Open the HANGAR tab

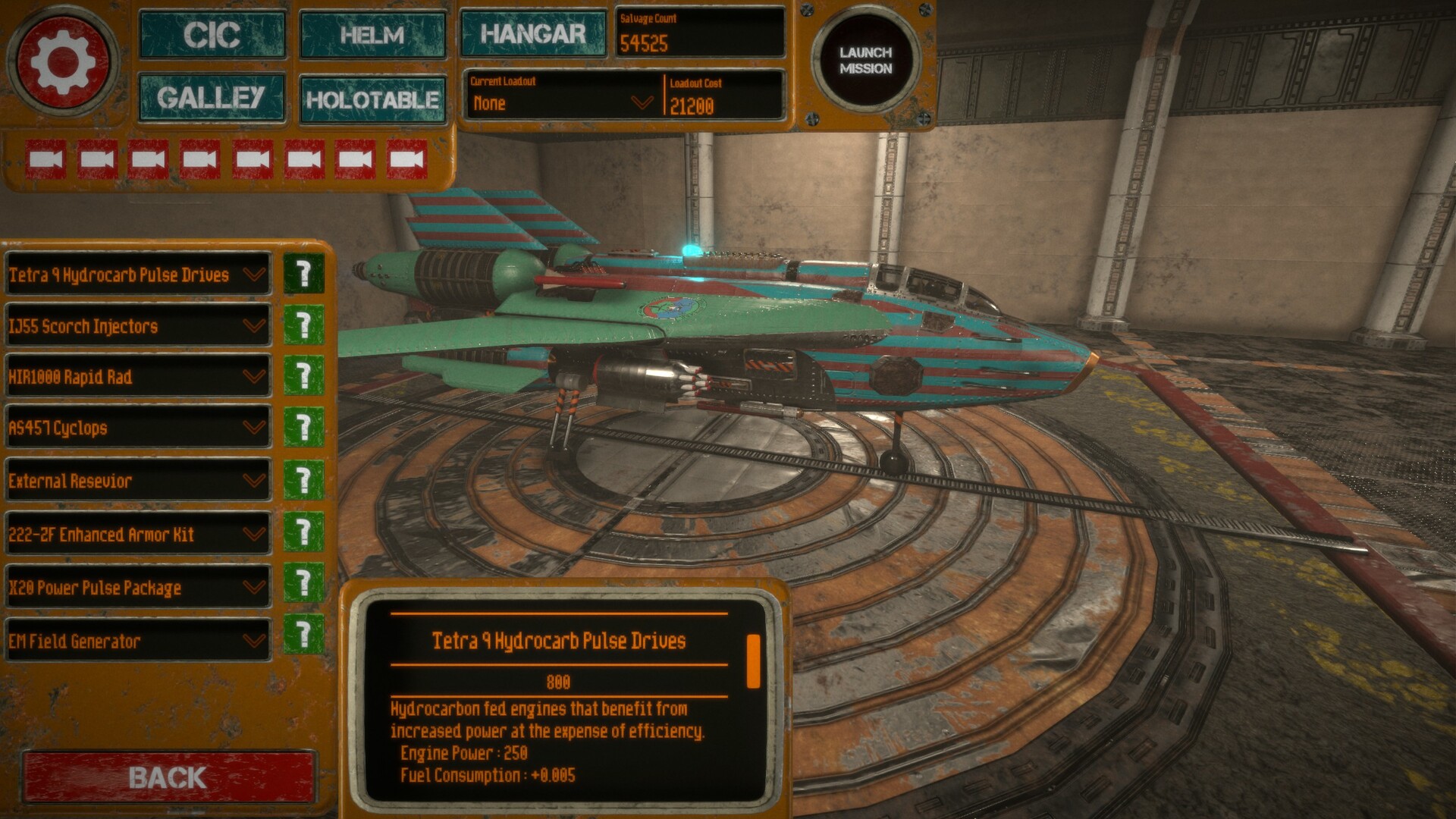tap(533, 33)
